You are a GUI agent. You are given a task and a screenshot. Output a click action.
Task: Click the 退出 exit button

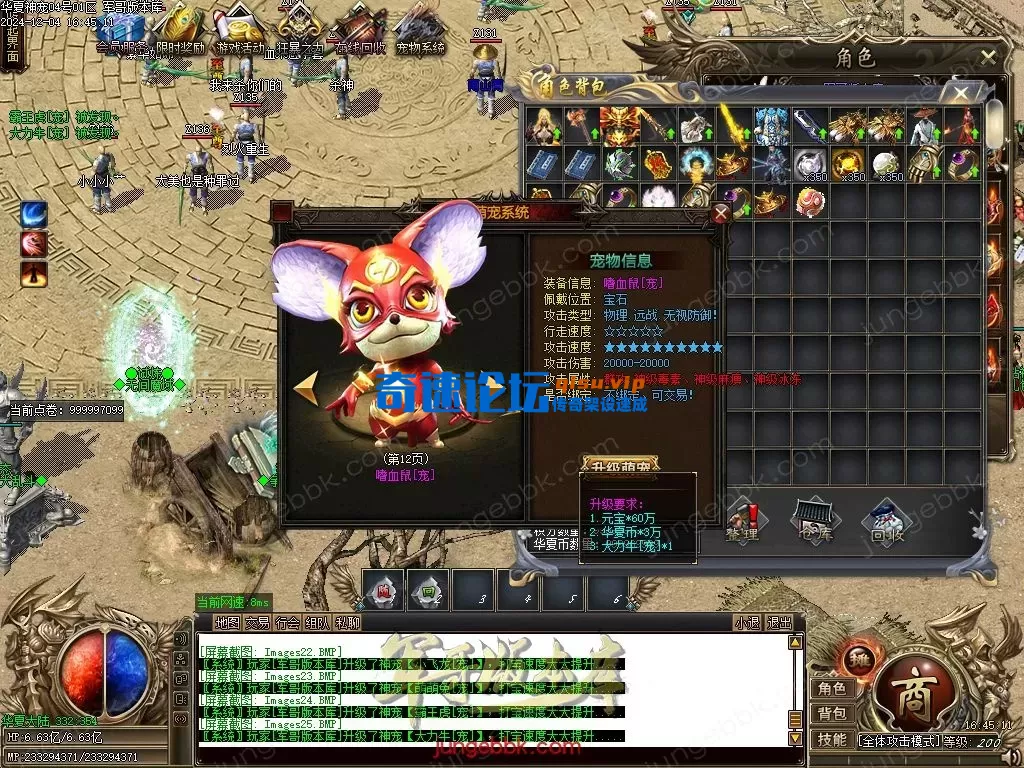[x=779, y=622]
